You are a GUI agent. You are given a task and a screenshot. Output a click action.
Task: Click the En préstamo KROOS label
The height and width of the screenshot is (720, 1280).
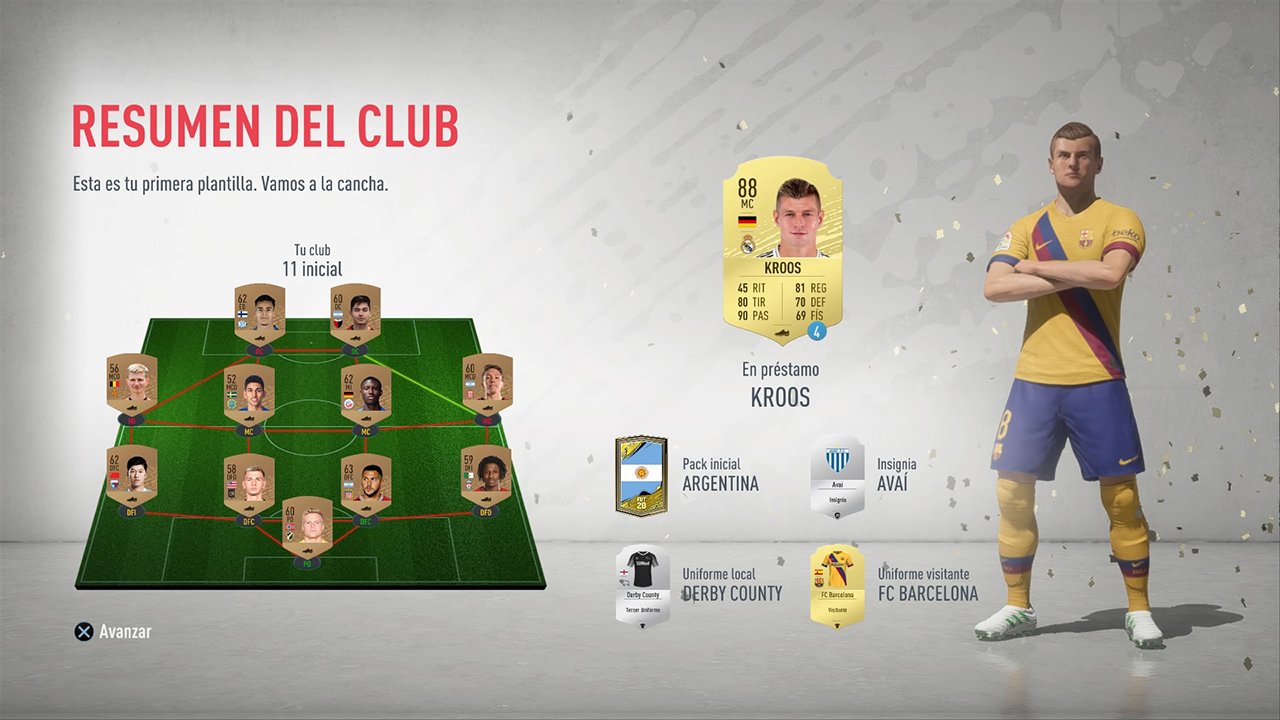click(x=781, y=385)
